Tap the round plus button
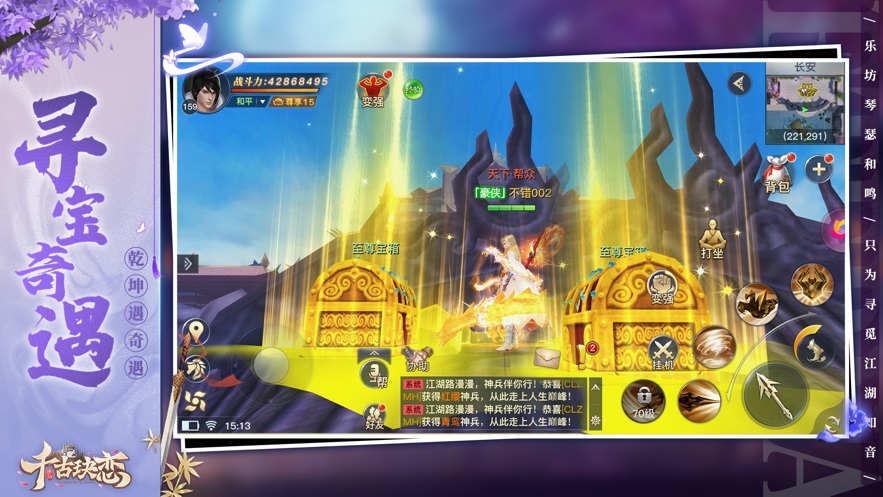This screenshot has width=883, height=497. [x=819, y=170]
